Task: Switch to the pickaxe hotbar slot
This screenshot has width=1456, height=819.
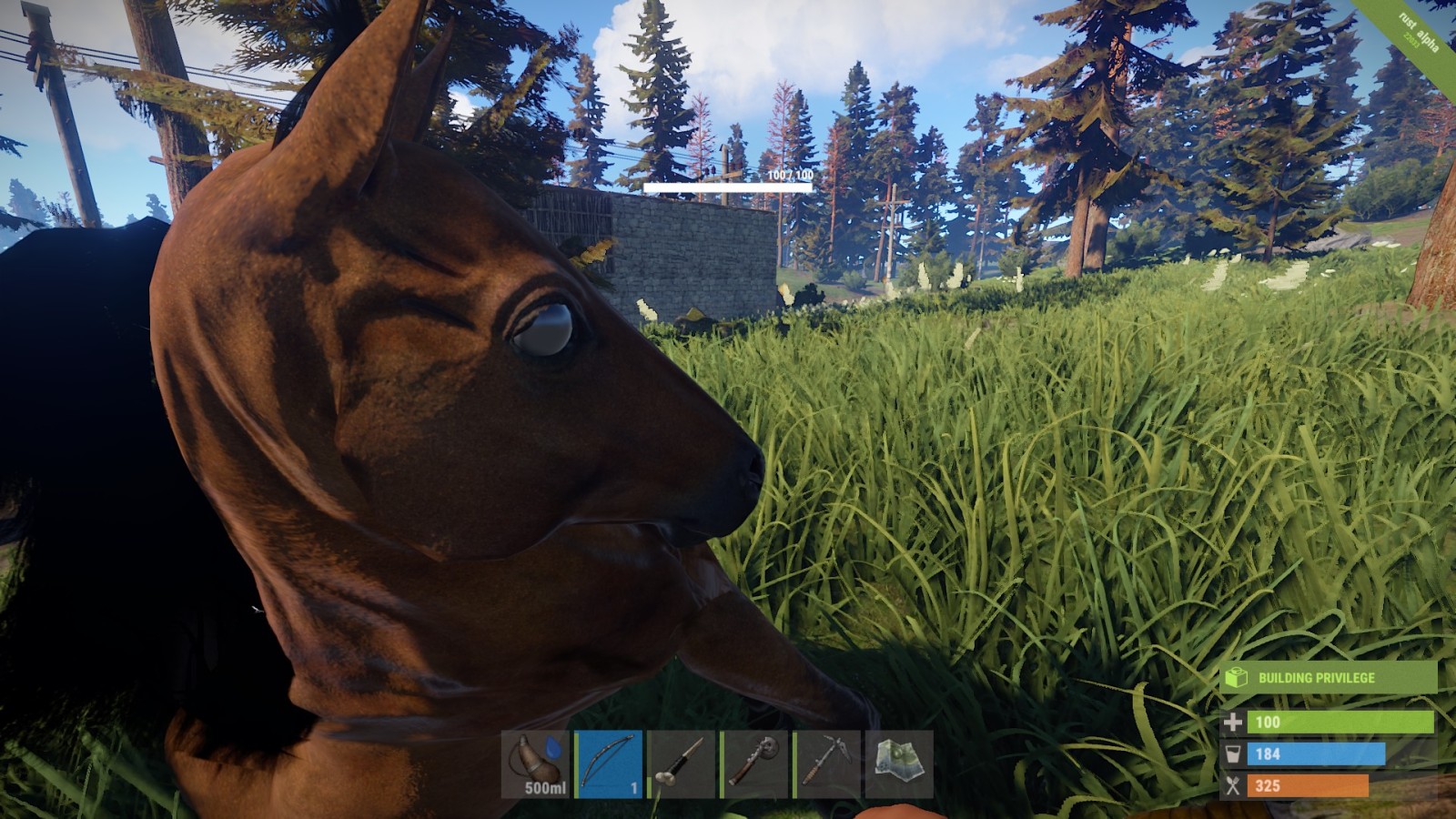Action: coord(826,763)
